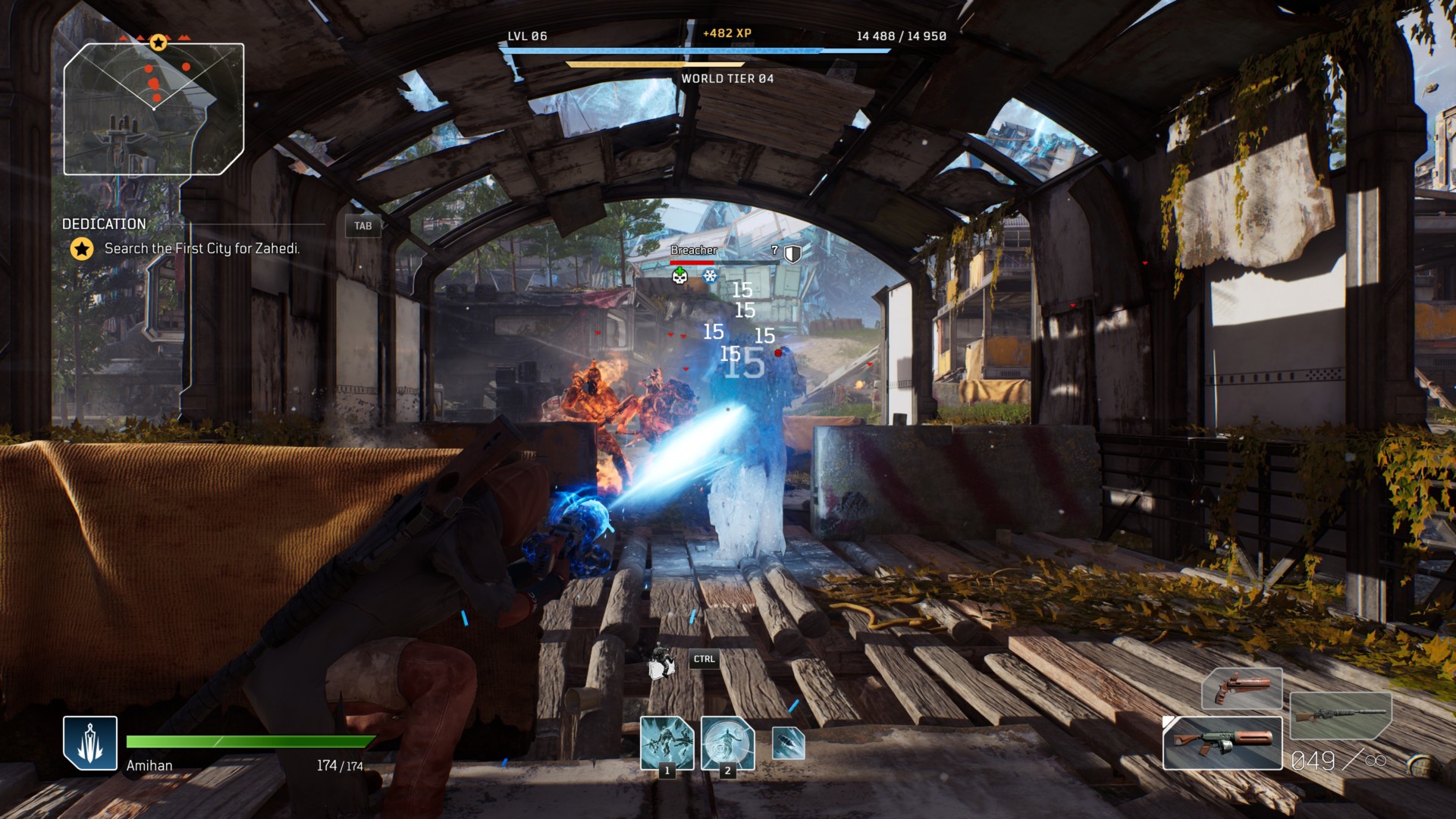Expand the full map via the TAB prompt
This screenshot has width=1456, height=819.
(362, 226)
